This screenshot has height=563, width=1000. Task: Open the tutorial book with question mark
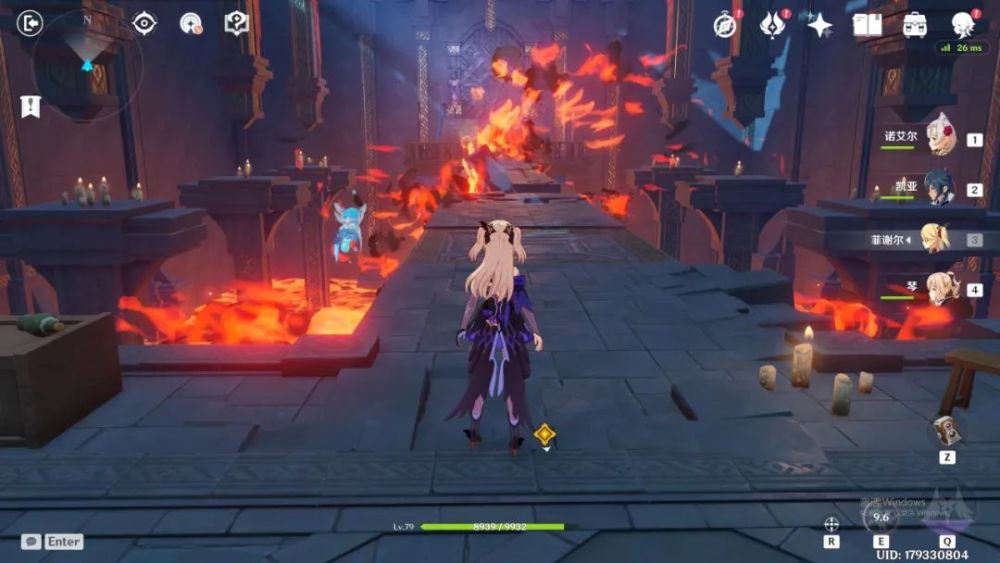pyautogui.click(x=236, y=23)
